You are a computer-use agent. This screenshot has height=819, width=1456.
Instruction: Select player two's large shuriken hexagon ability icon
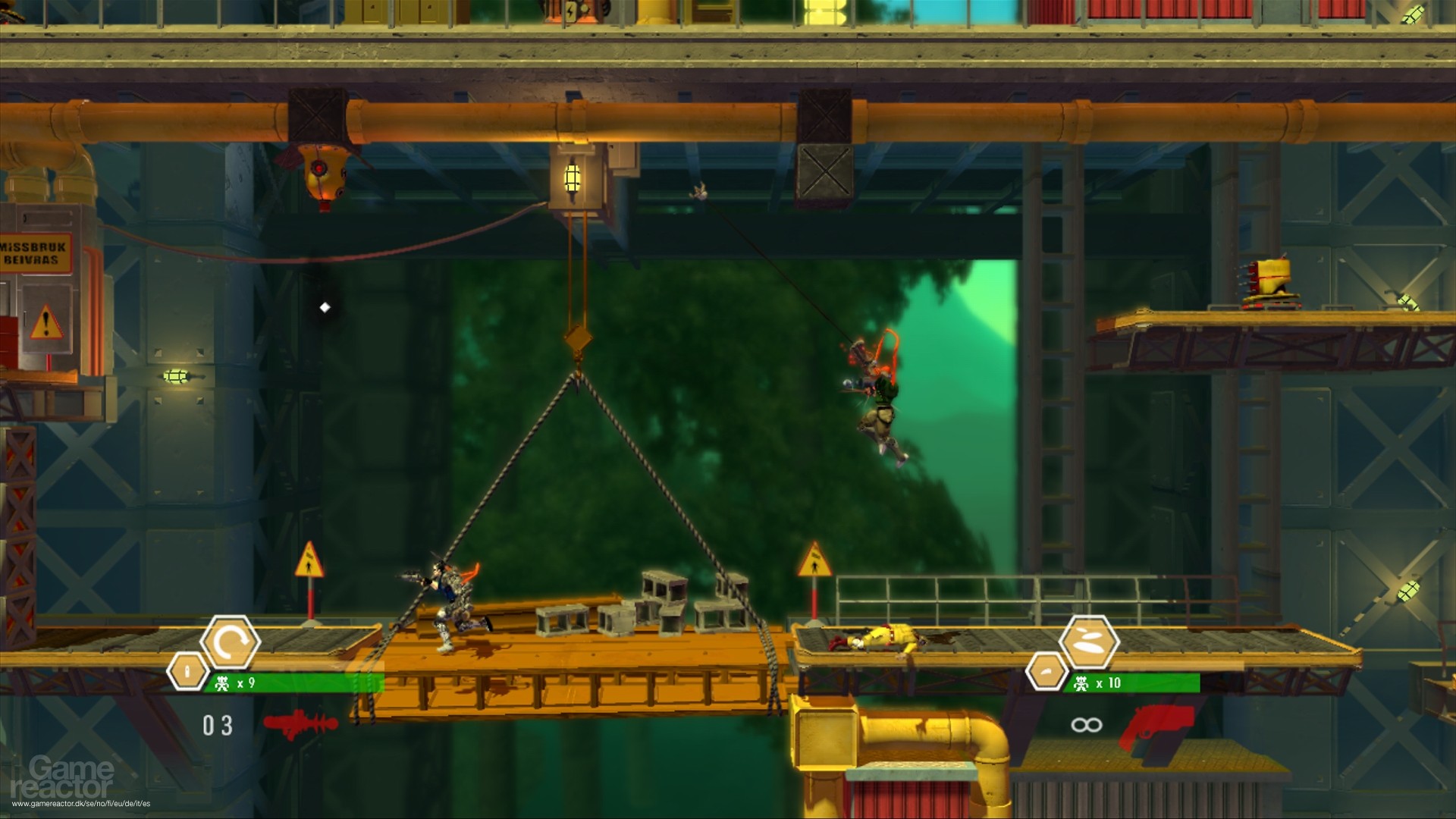point(1089,642)
